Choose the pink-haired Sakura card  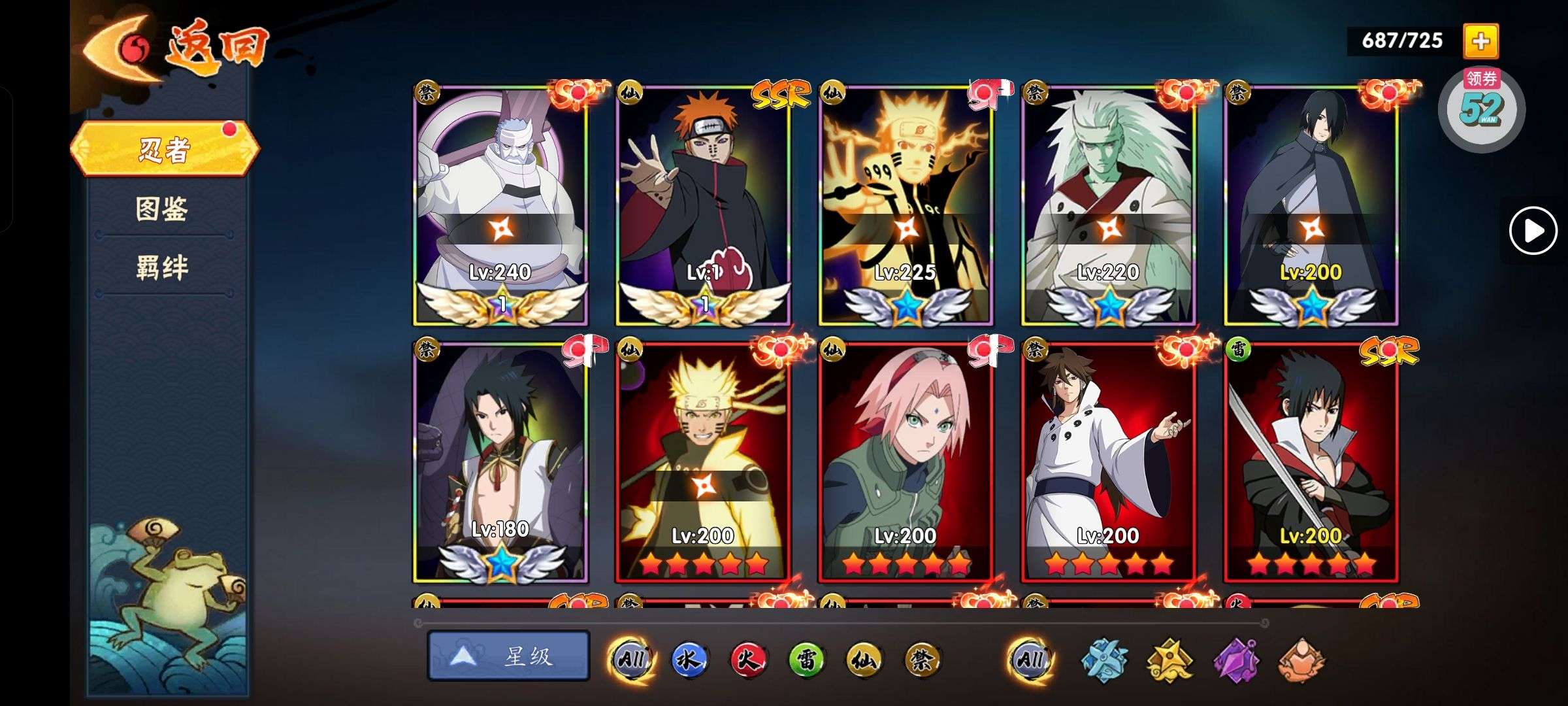(x=906, y=461)
